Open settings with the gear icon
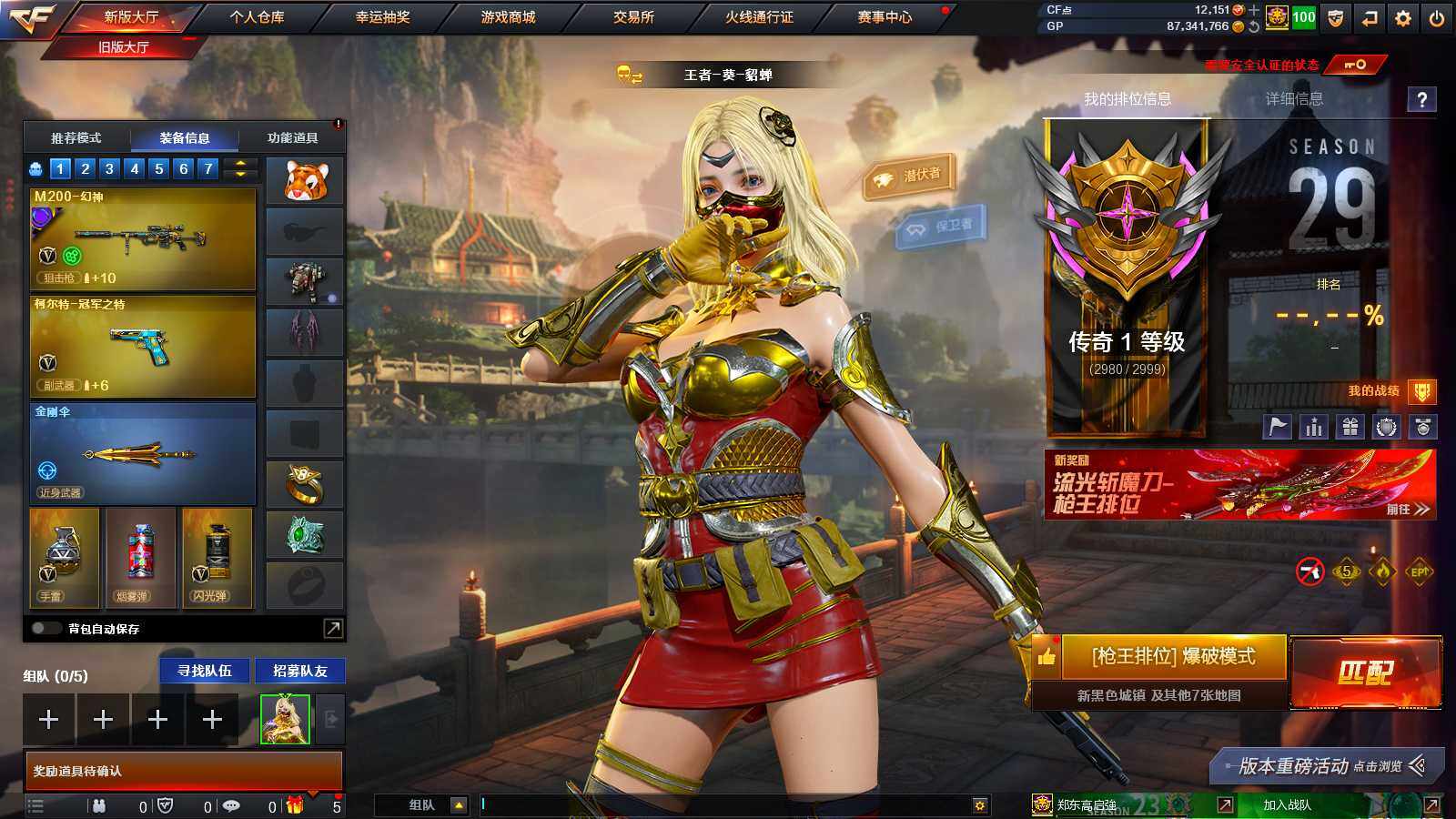This screenshot has height=819, width=1456. [1403, 17]
